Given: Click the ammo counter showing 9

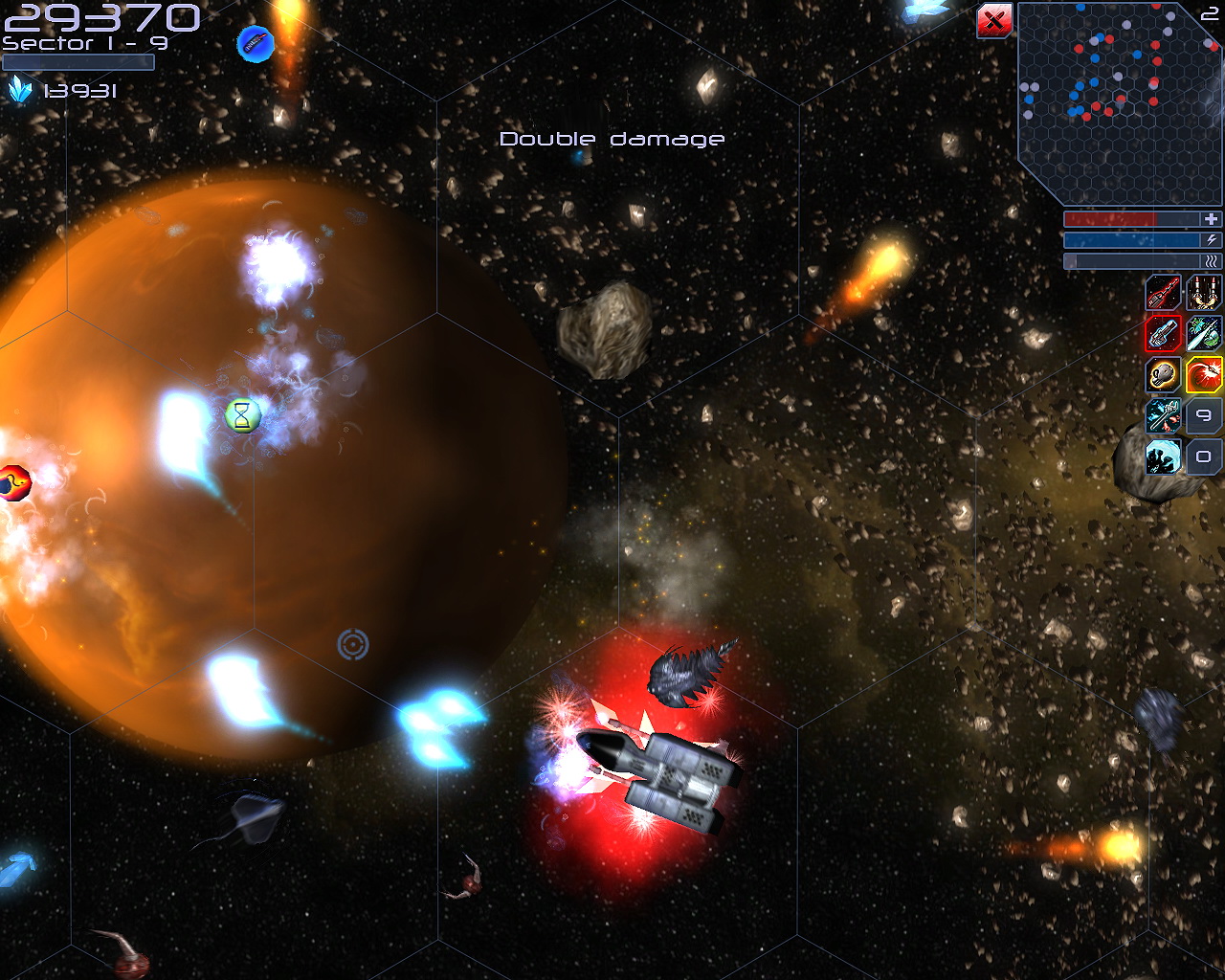Looking at the screenshot, I should [x=1202, y=416].
